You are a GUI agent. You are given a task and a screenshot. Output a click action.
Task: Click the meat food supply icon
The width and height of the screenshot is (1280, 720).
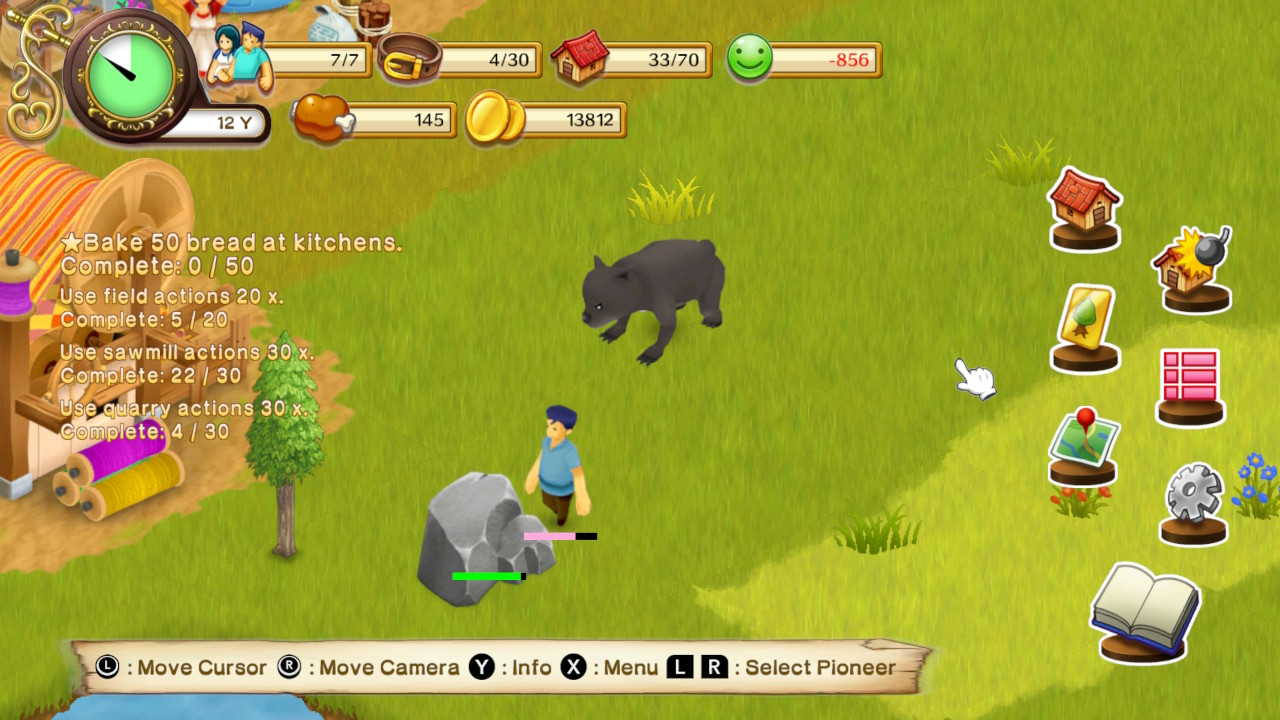pos(321,118)
